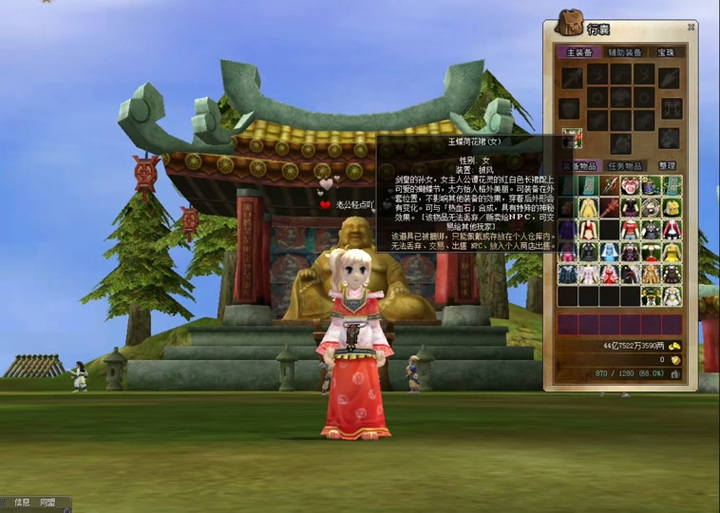Screen dimensions: 720x513
Task: Choose the blue and white robe item
Action: (x=609, y=251)
